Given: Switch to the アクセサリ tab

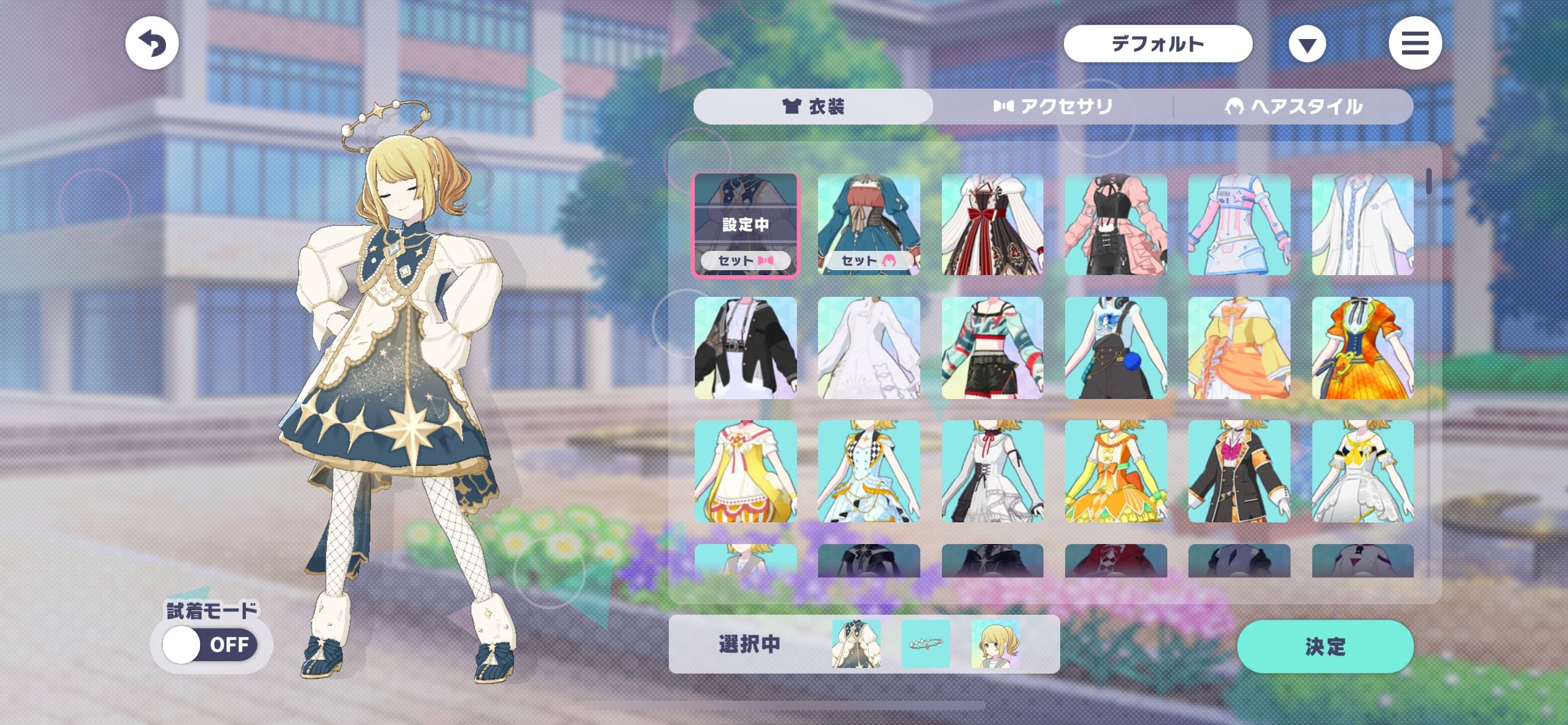Looking at the screenshot, I should [1053, 107].
